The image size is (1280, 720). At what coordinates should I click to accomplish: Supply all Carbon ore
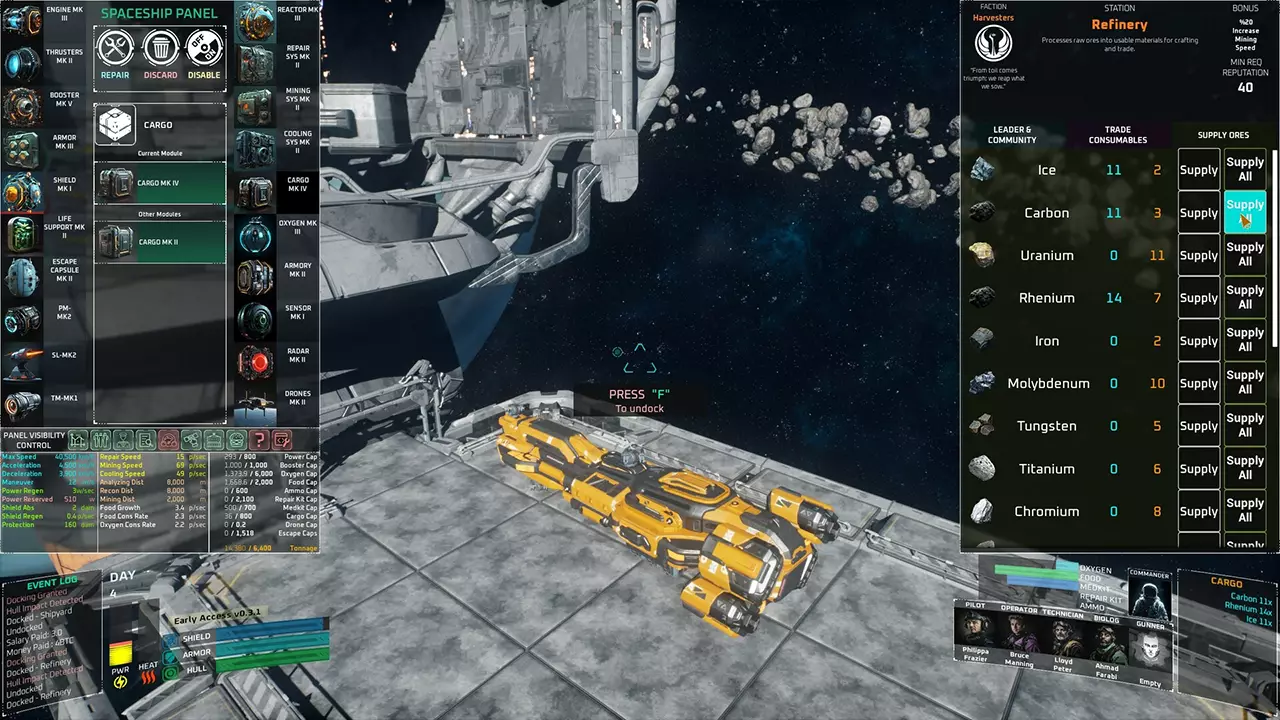click(1245, 213)
